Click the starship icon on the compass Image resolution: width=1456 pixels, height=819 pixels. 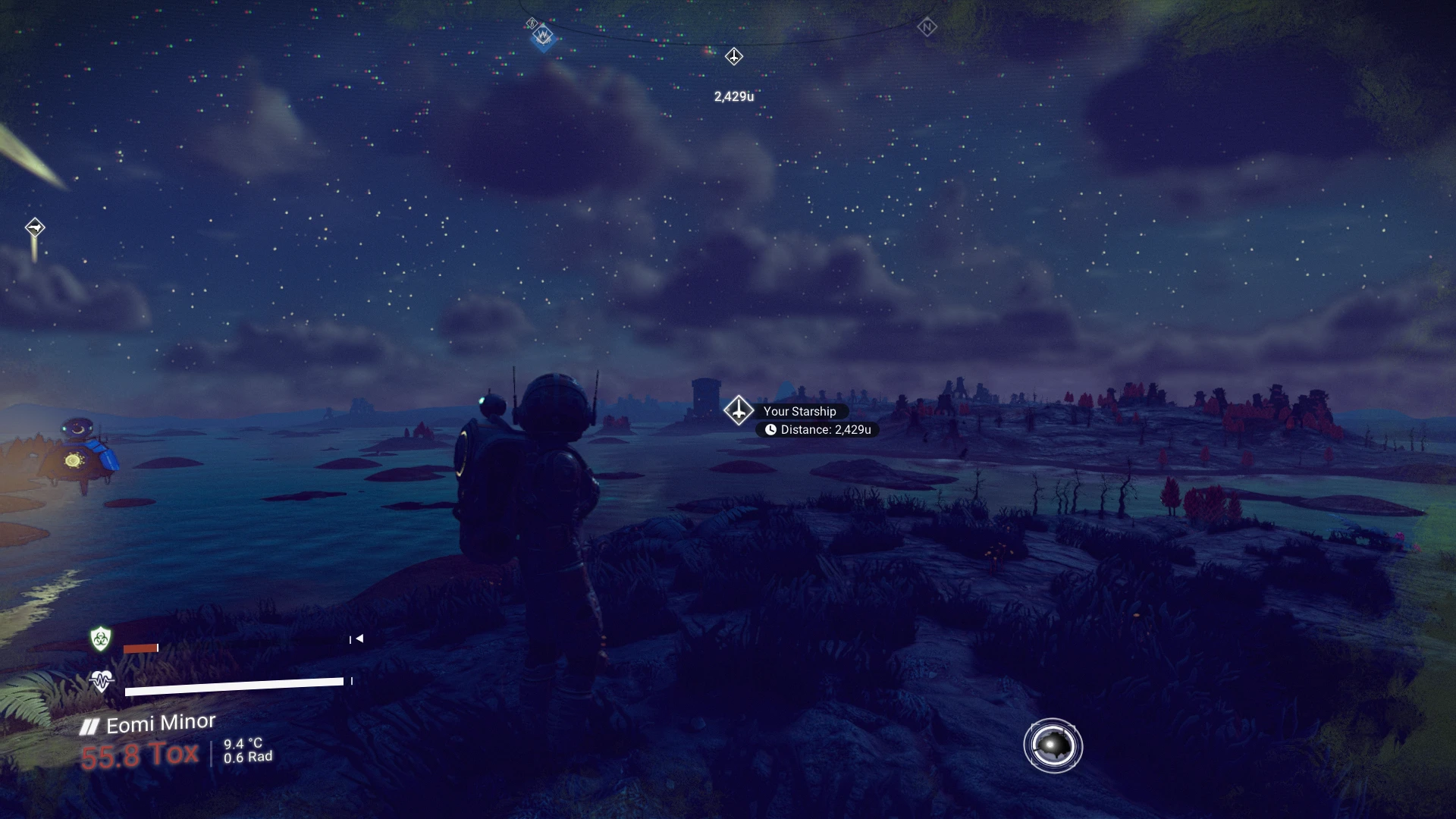[733, 56]
